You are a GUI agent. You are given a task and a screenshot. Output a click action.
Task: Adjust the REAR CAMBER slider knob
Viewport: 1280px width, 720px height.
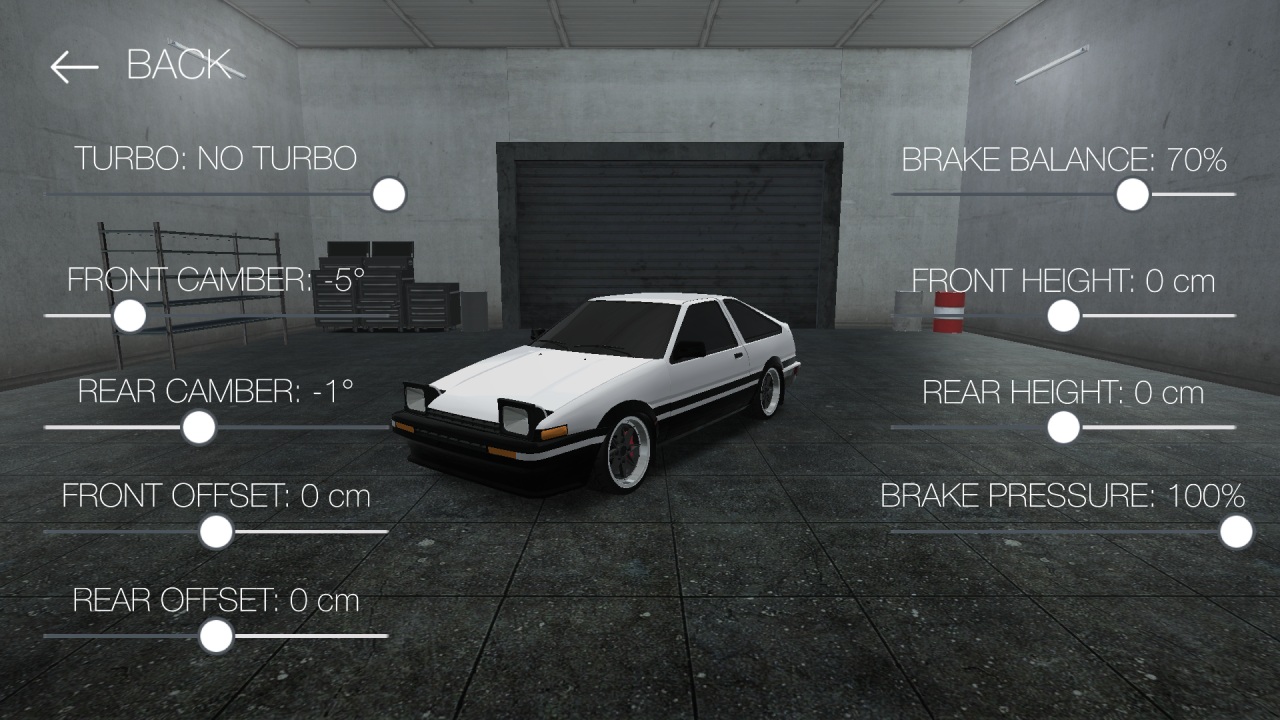tap(197, 428)
